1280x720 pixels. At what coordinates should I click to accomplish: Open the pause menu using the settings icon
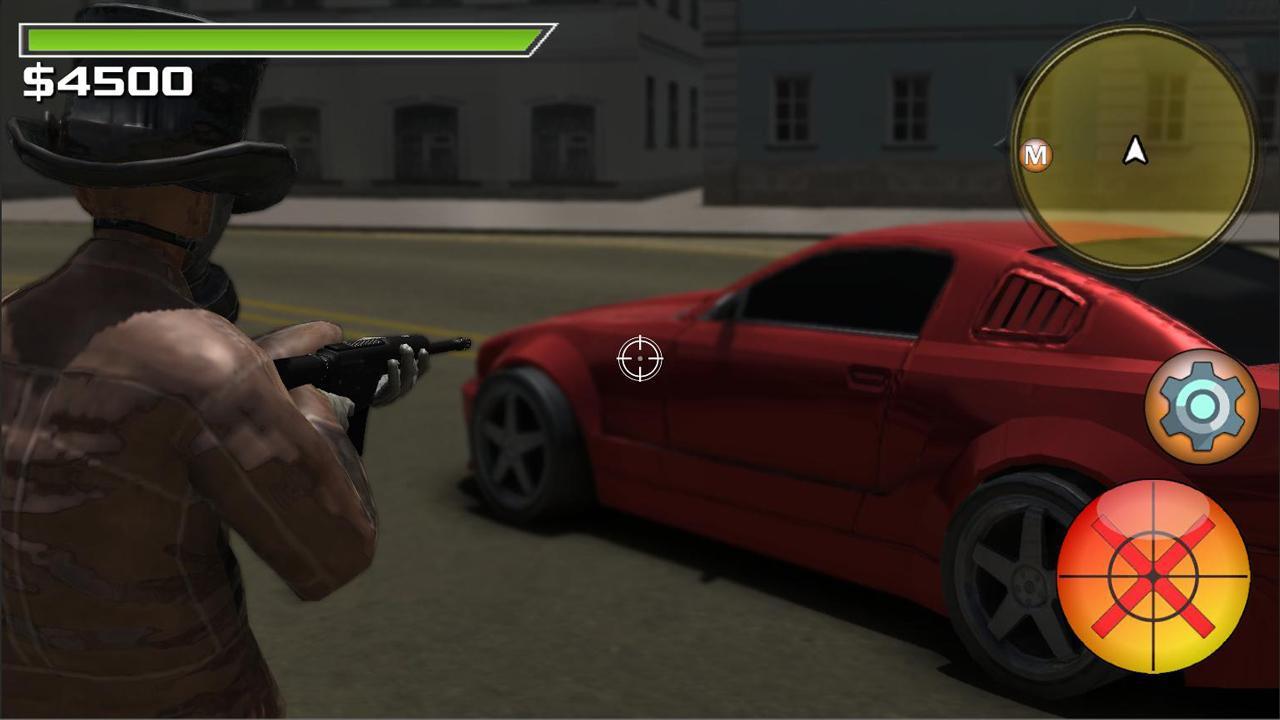click(x=1202, y=404)
